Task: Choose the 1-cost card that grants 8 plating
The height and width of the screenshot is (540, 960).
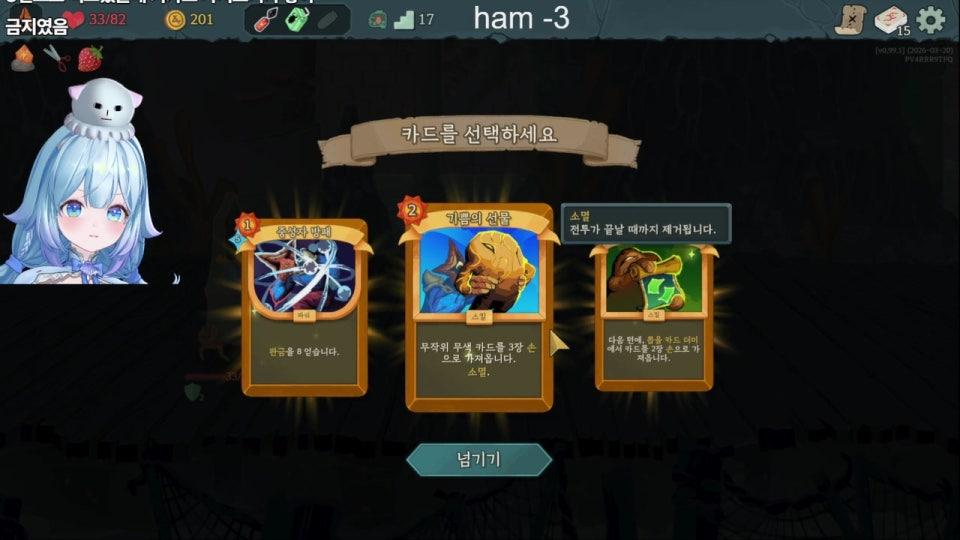Action: point(305,308)
